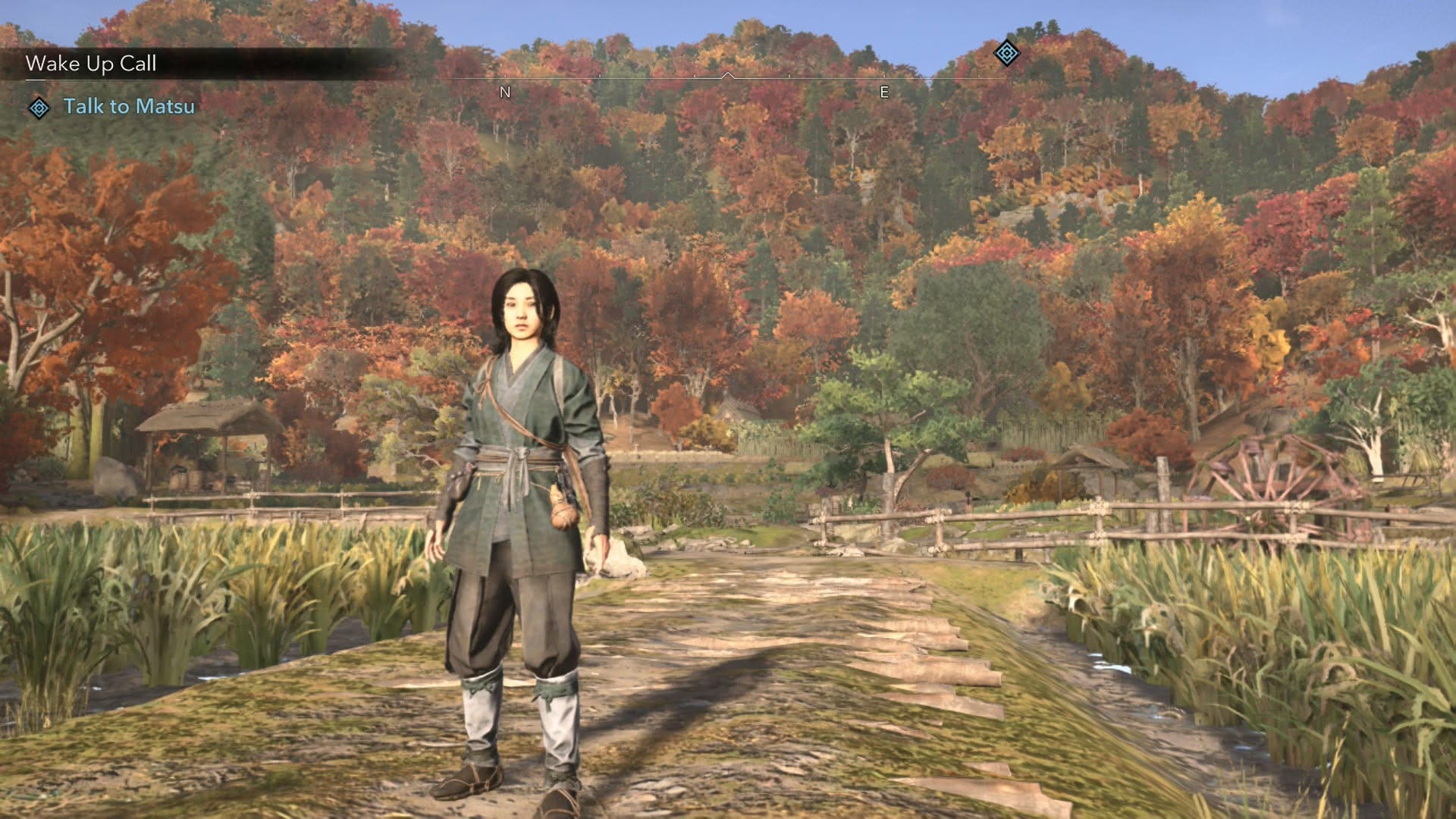The height and width of the screenshot is (819, 1456).
Task: Click the diamond icon beside Talk to Matsu
Action: tap(39, 108)
